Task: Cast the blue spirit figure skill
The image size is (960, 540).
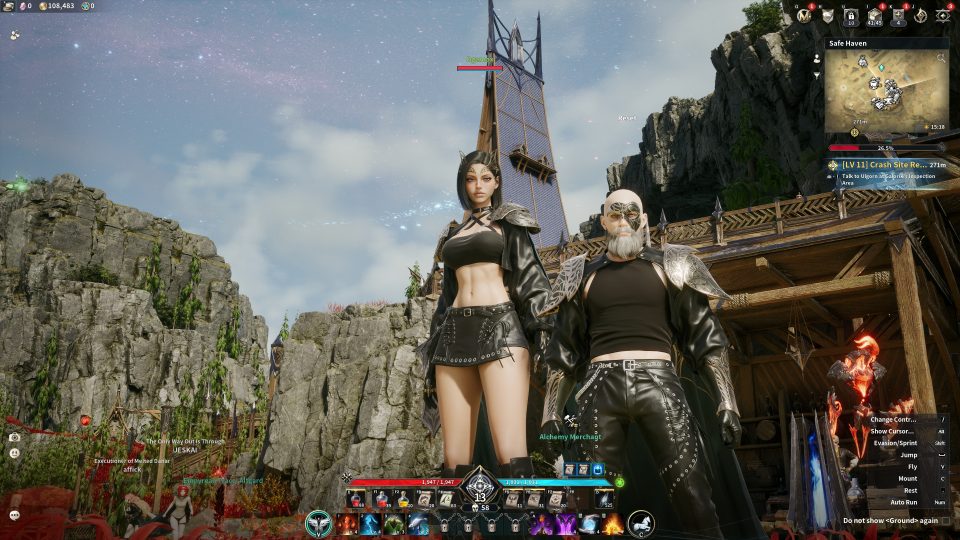Action: point(369,524)
